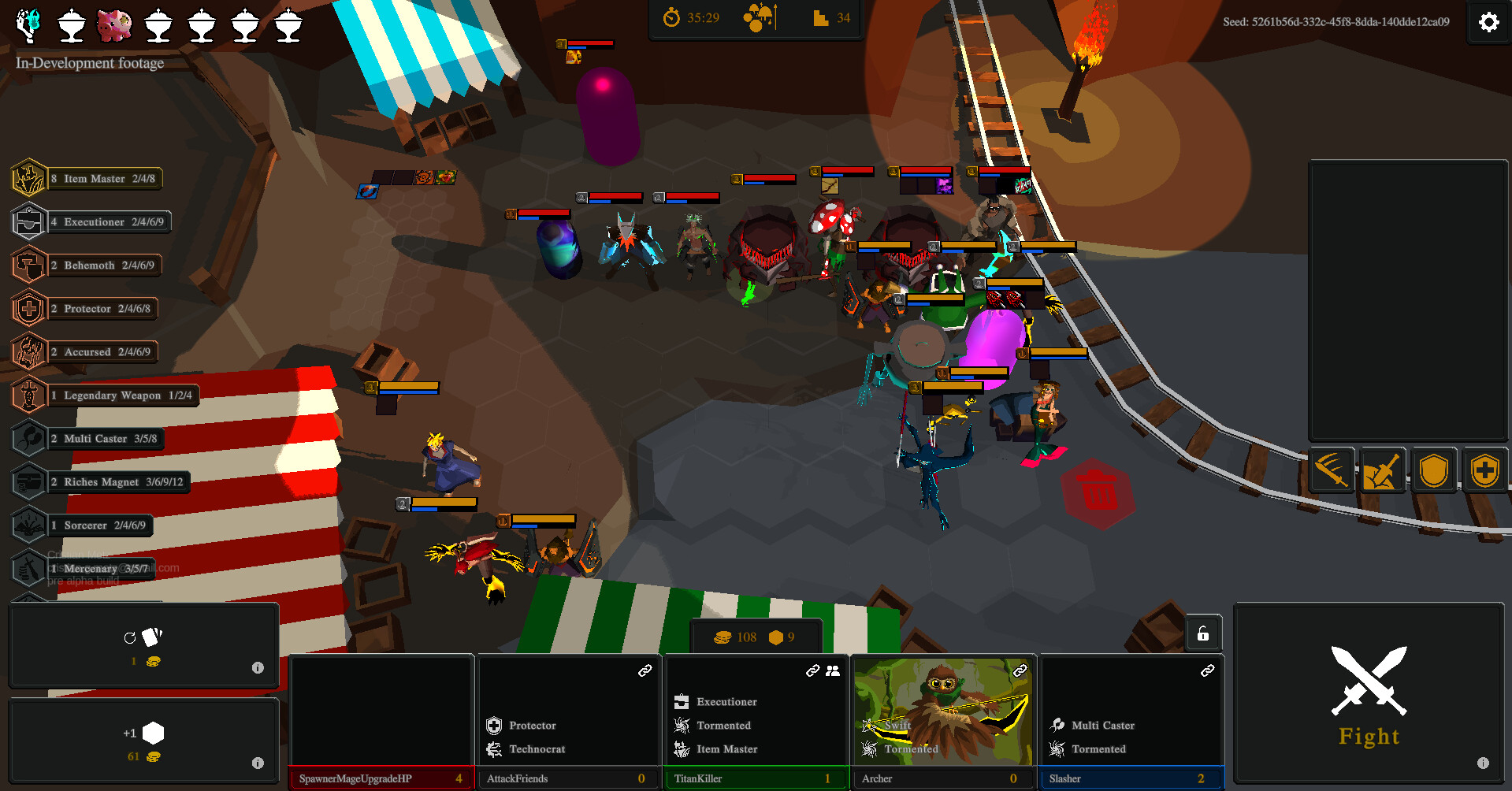Select the shield-plus healing icon
This screenshot has width=1512, height=791.
tap(1484, 470)
